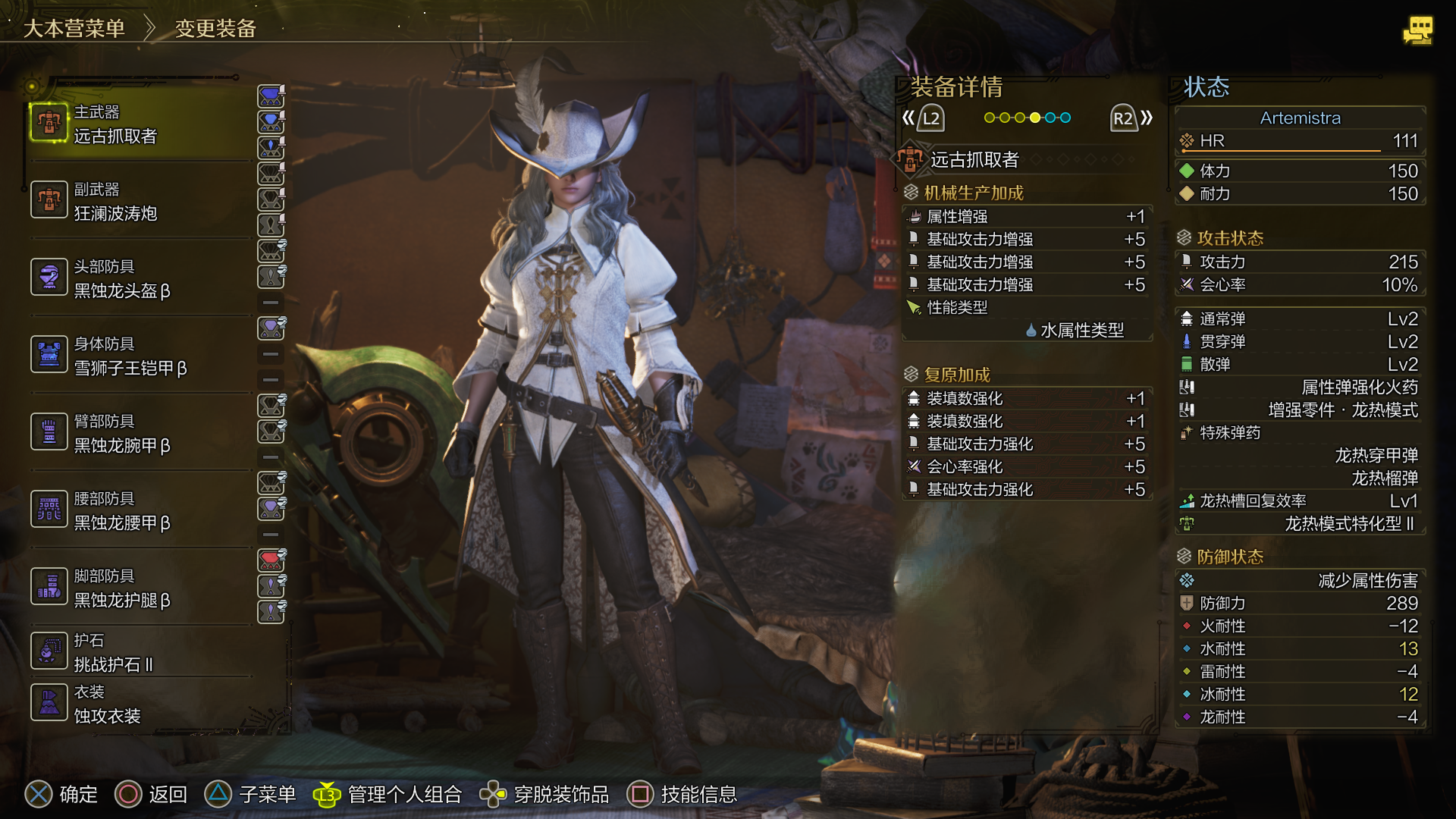
Task: Click the 衣装 layered armor icon
Action: (x=49, y=703)
